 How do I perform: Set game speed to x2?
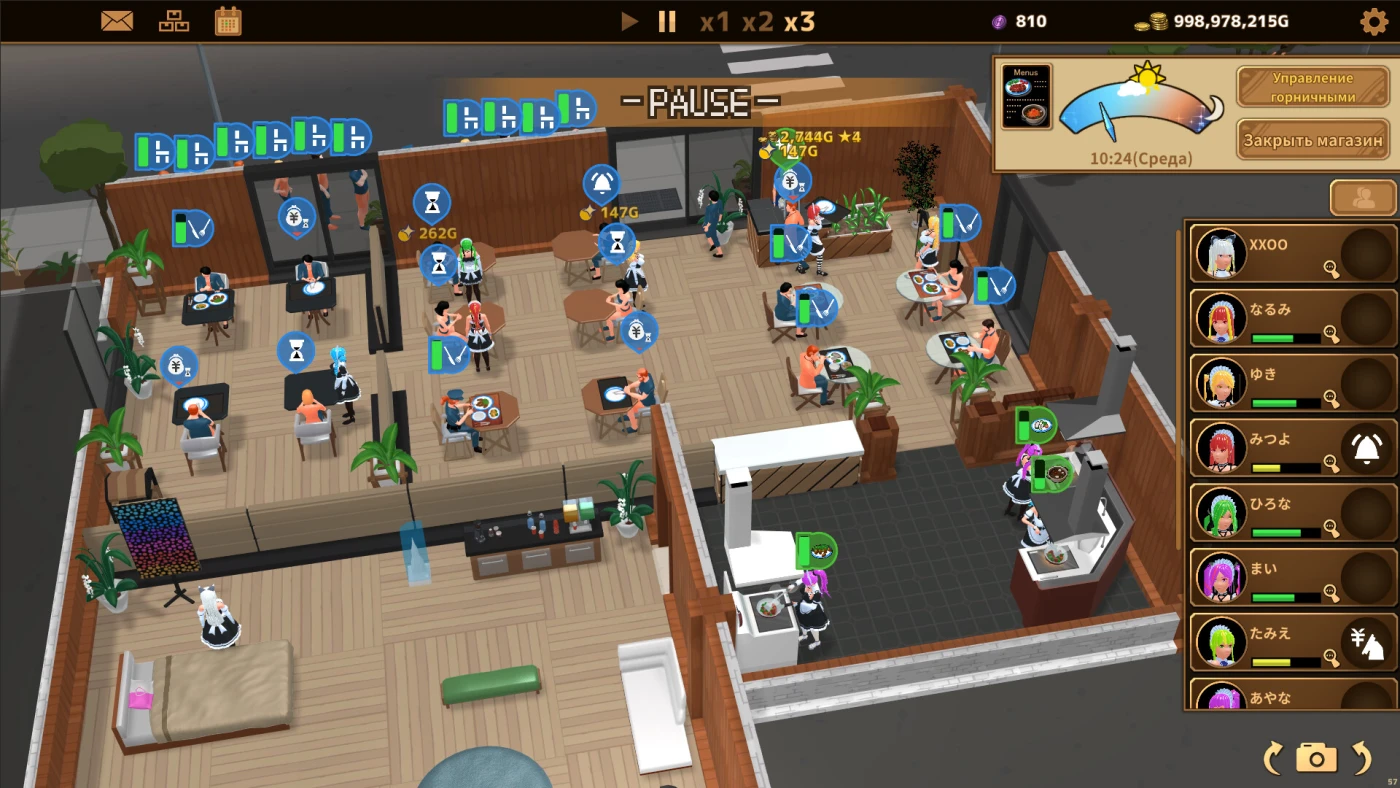click(x=757, y=21)
